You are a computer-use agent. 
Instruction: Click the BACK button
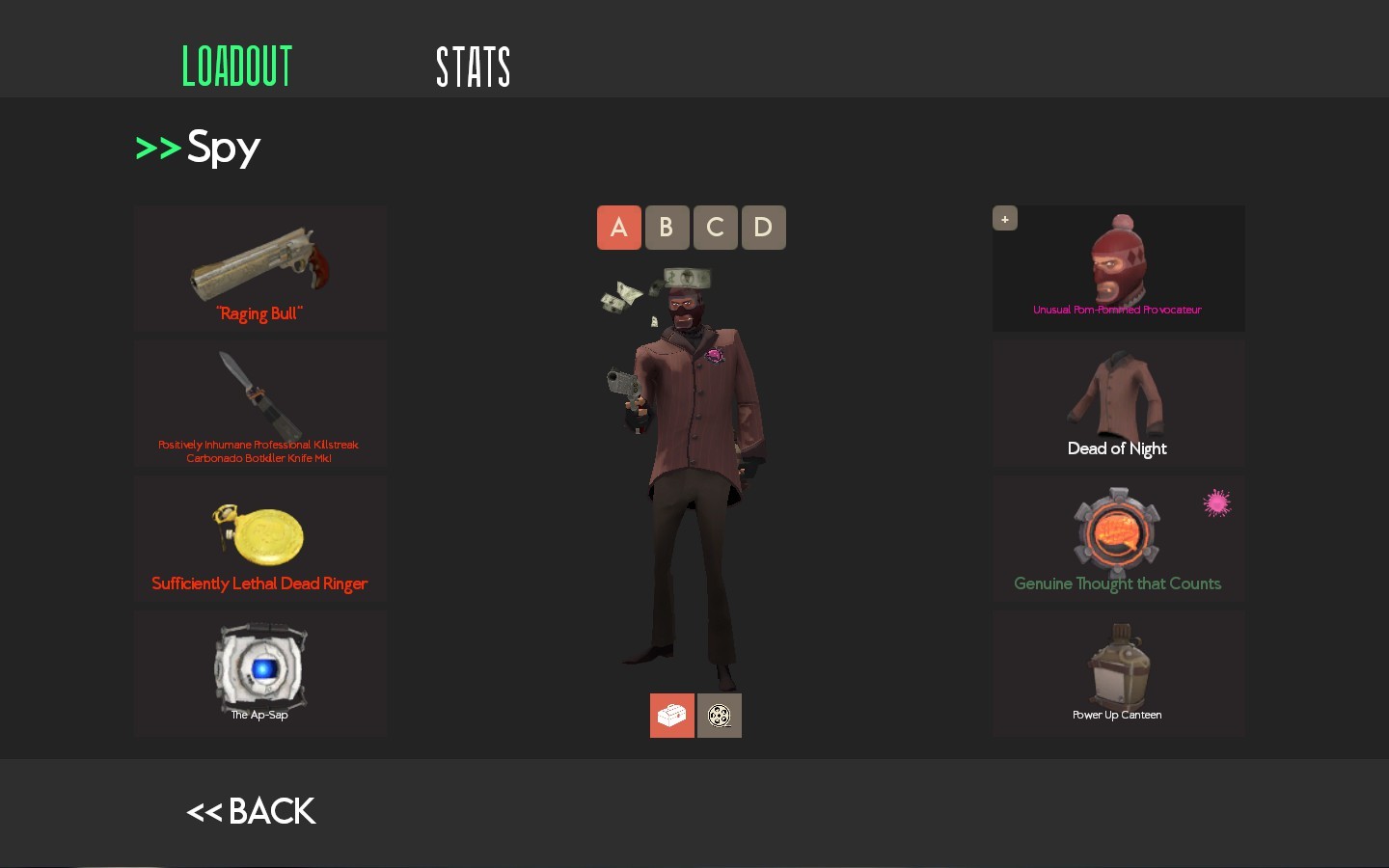251,811
